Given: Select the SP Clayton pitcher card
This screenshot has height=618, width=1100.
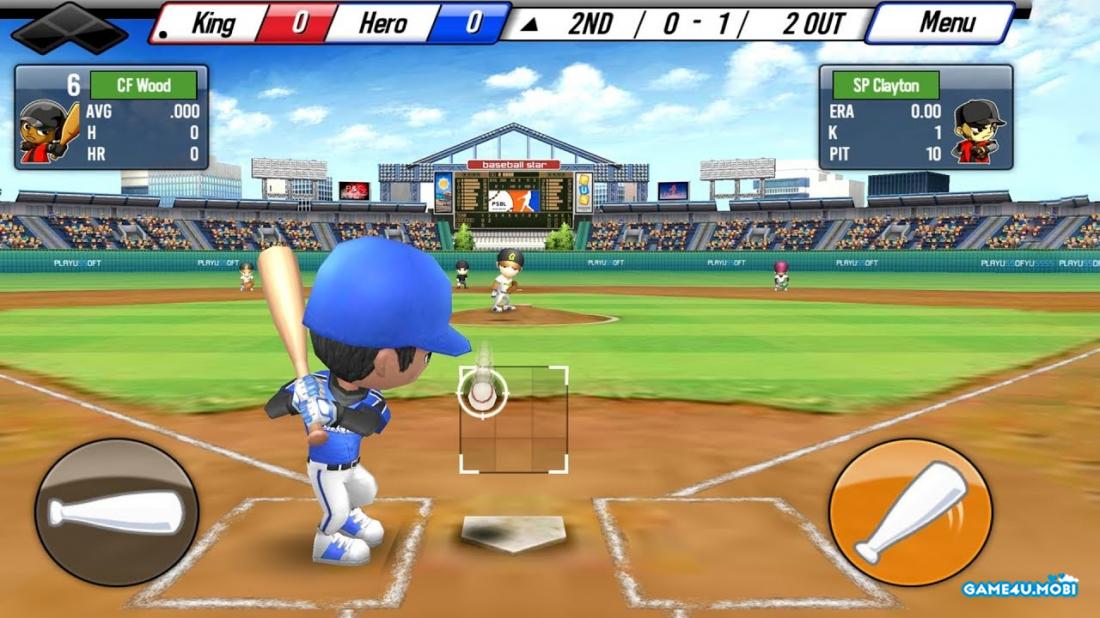Looking at the screenshot, I should point(915,117).
